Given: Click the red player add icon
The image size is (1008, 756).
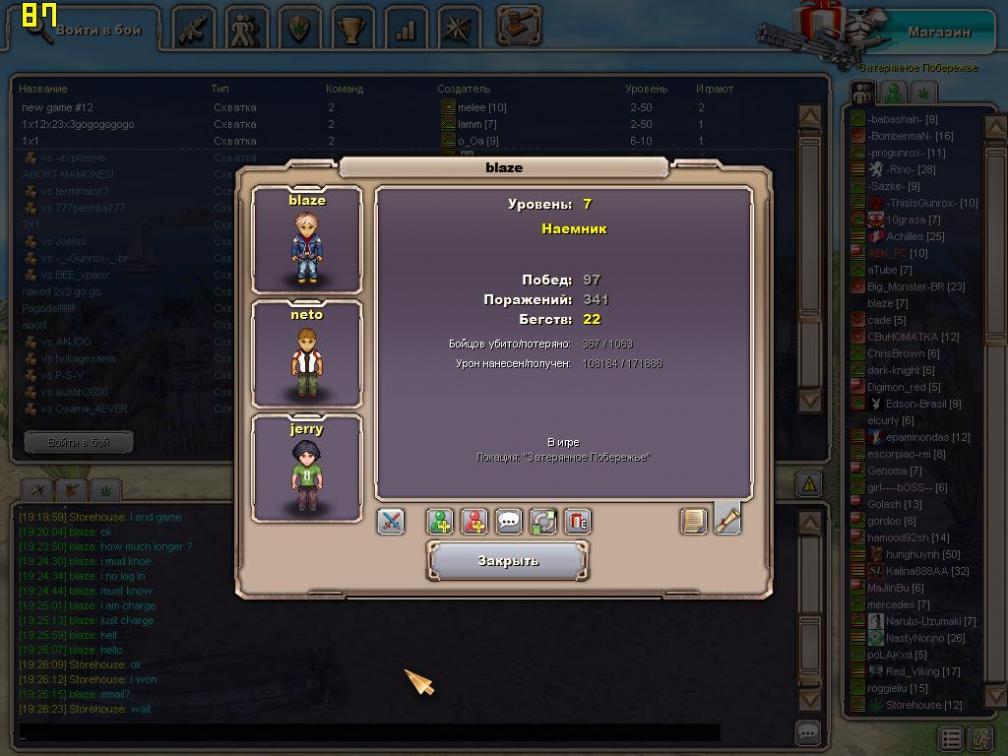Looking at the screenshot, I should click(475, 521).
